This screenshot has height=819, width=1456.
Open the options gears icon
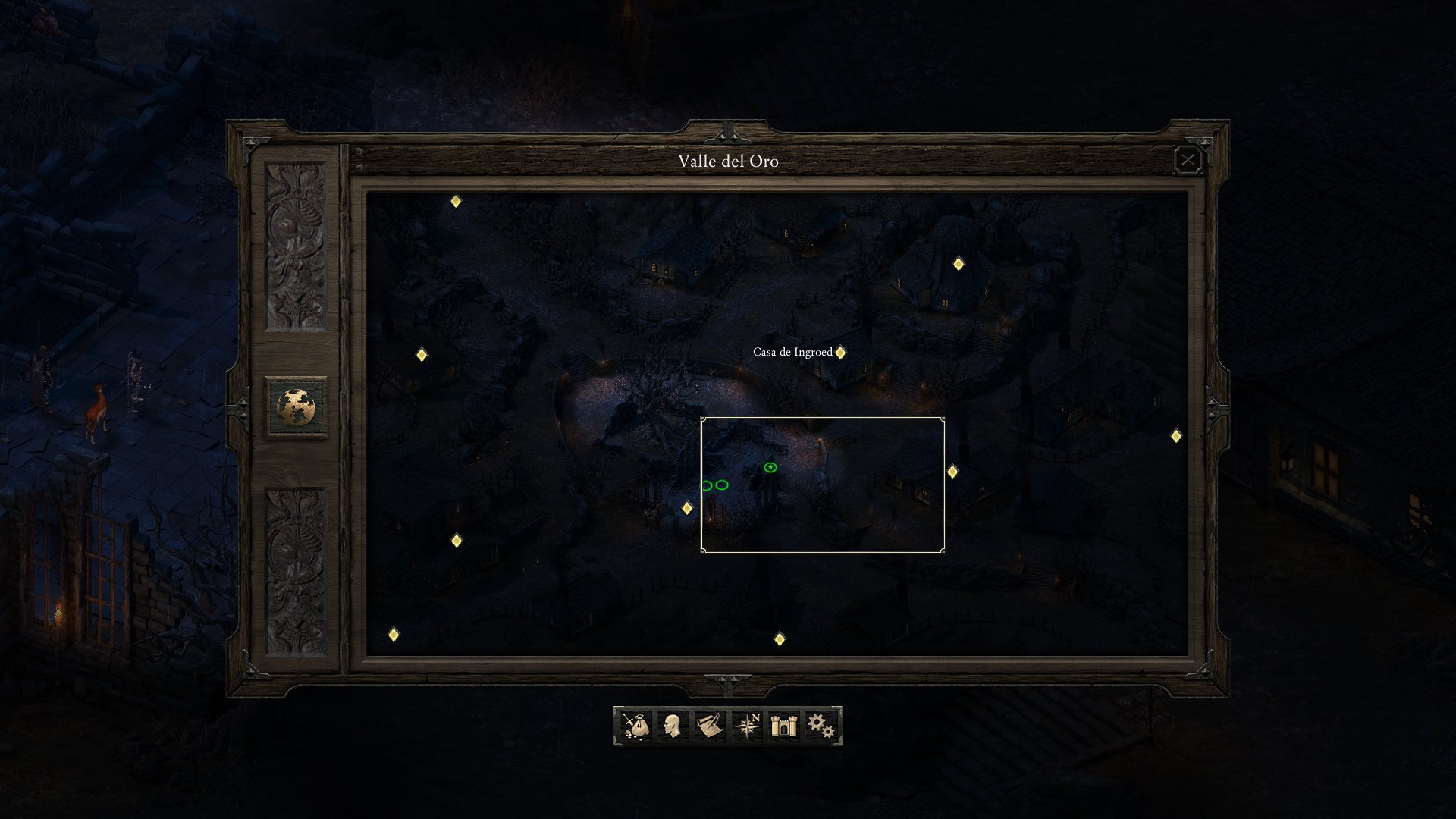pyautogui.click(x=821, y=726)
